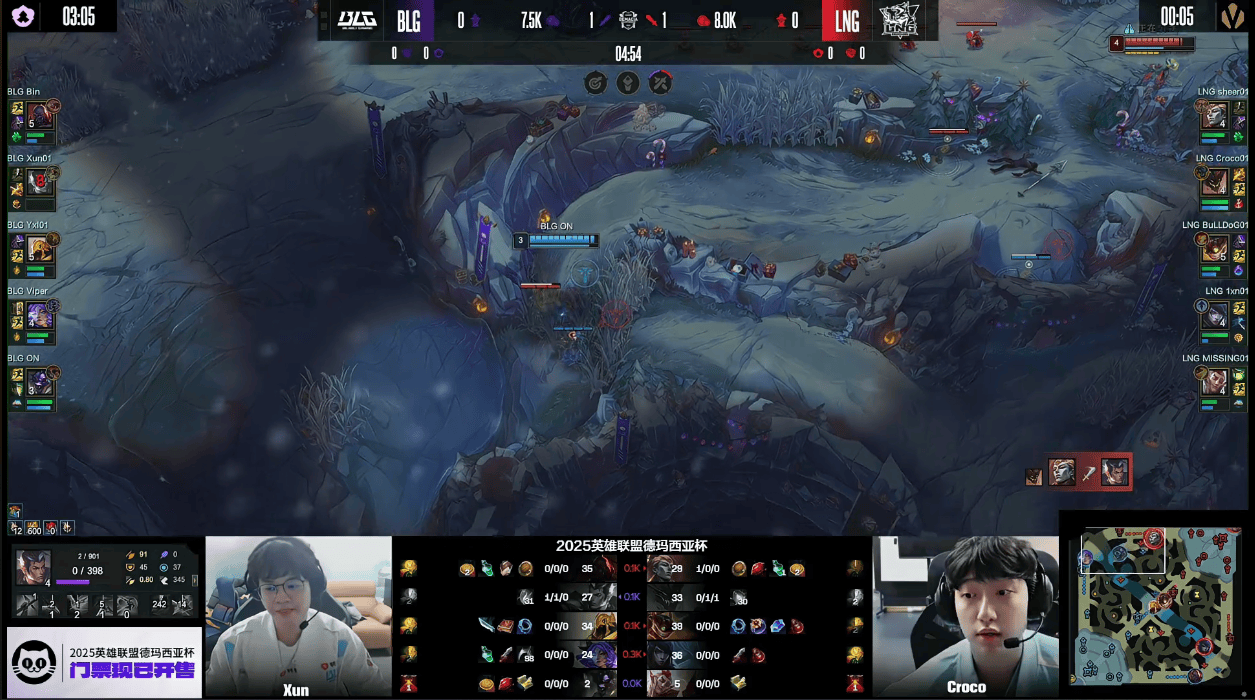Select BLG Viper's champion portrait
Screen dimensions: 1255x700
[x=40, y=314]
